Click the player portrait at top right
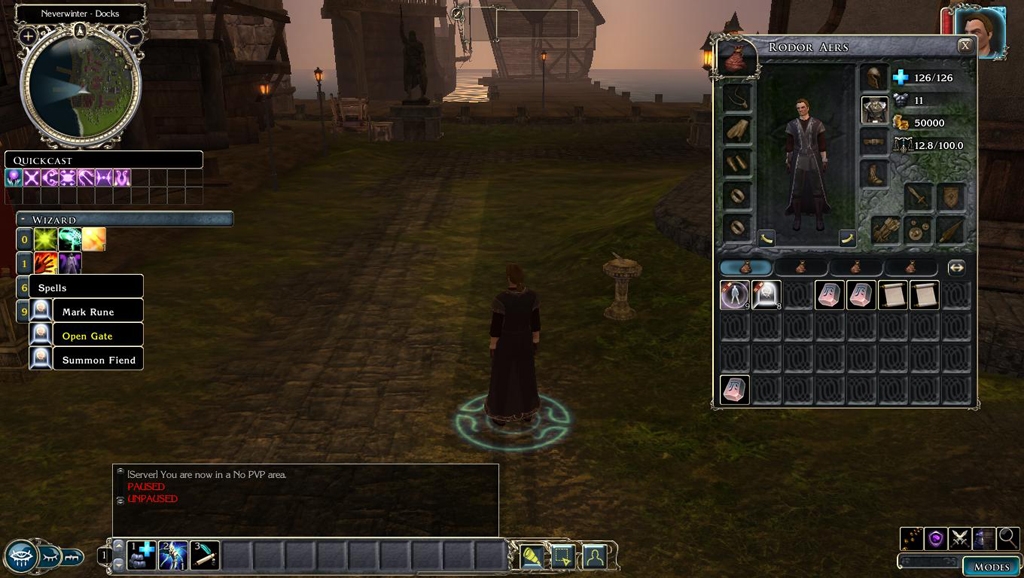This screenshot has height=578, width=1024. pos(979,33)
